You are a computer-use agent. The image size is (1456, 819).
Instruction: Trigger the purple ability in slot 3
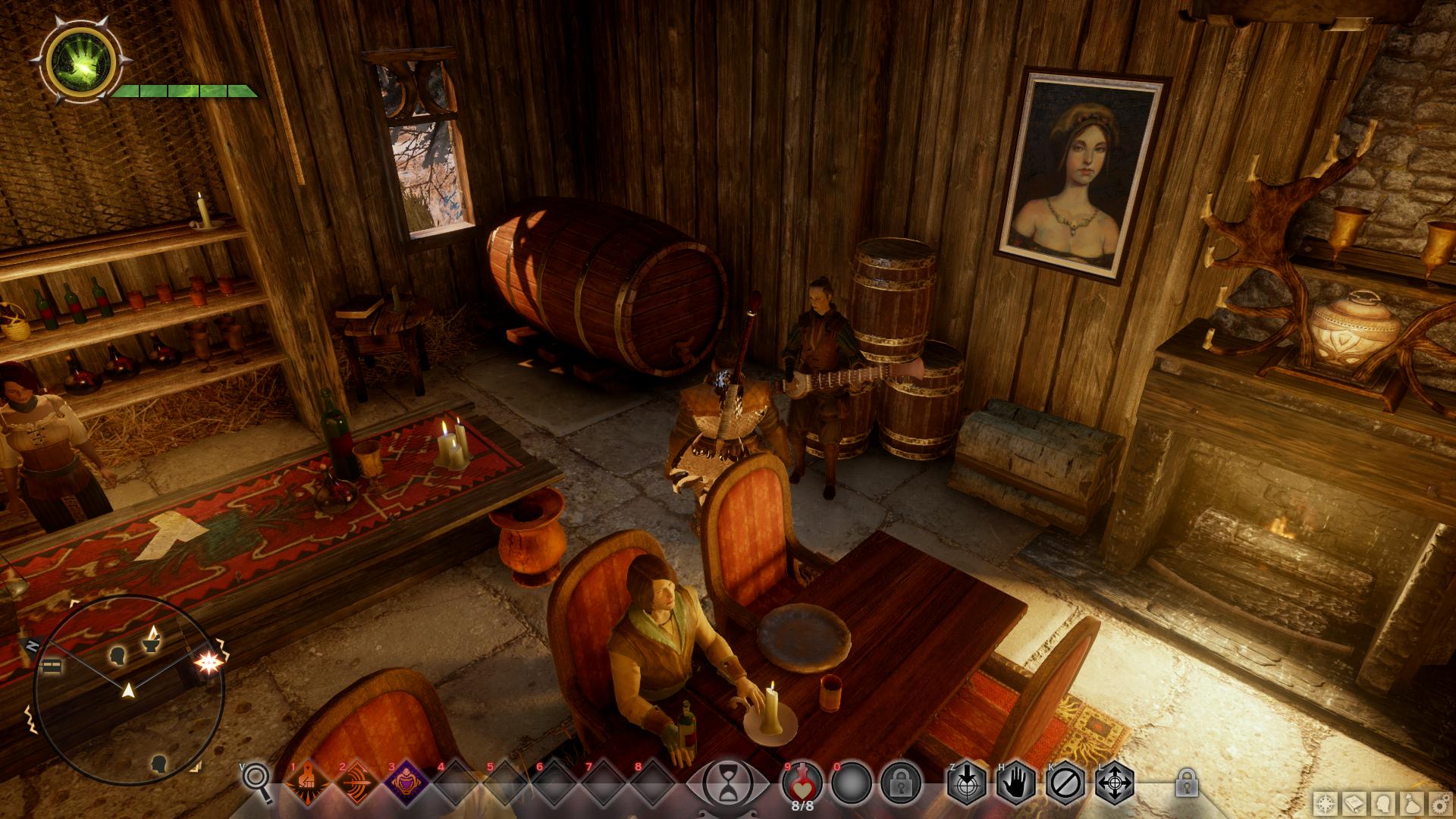tap(405, 783)
